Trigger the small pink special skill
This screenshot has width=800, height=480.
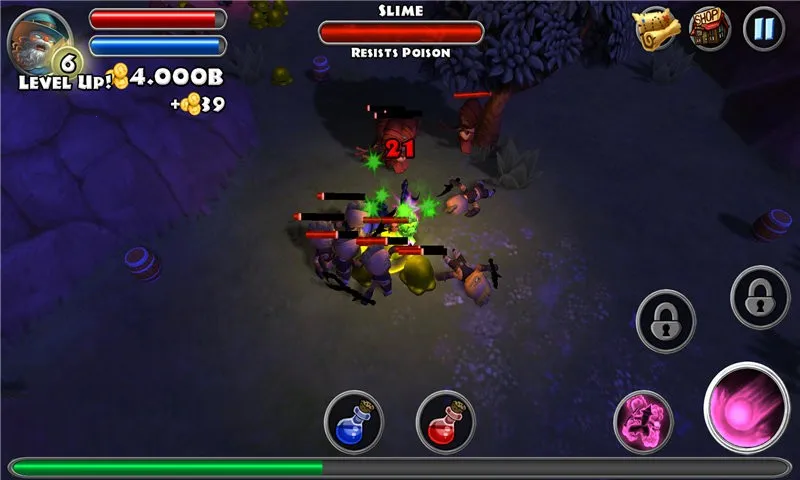[x=642, y=419]
